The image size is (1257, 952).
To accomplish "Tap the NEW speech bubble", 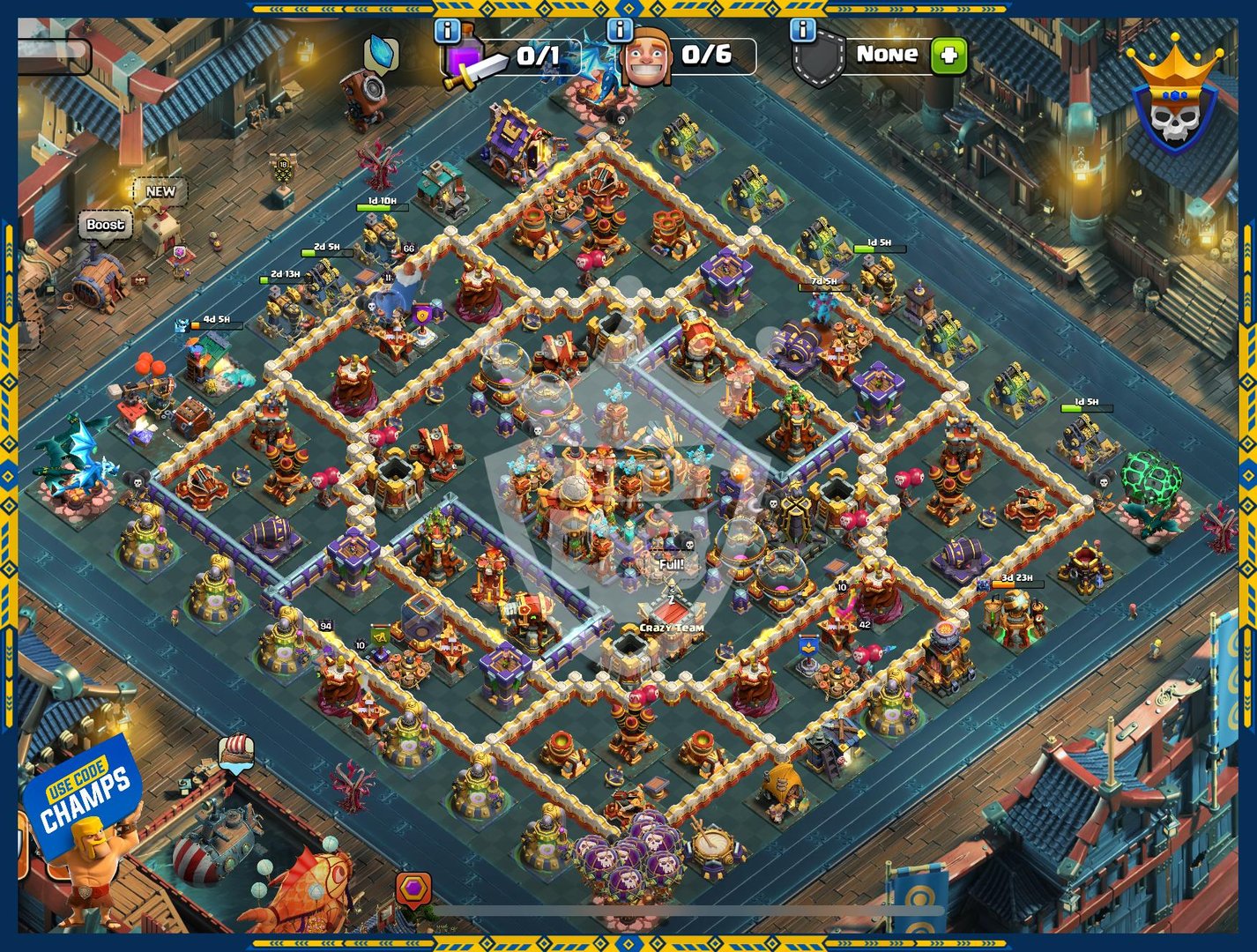I will pos(160,191).
